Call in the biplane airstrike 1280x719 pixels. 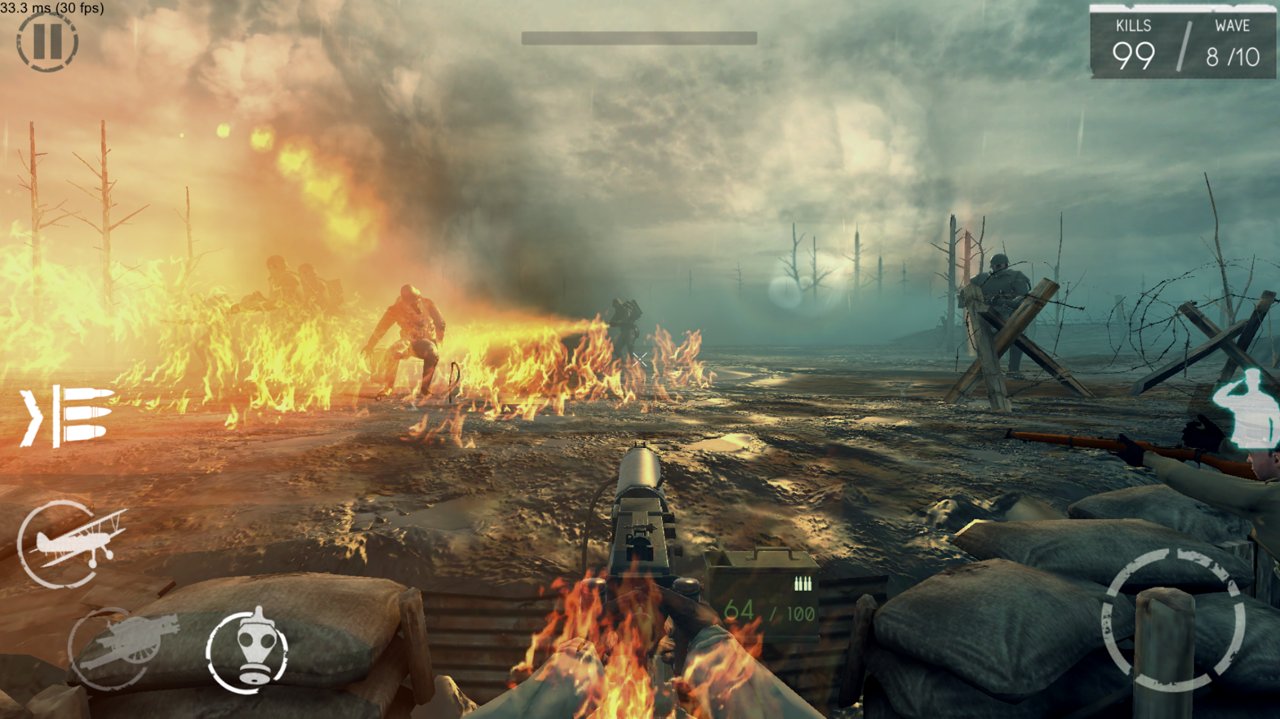(x=71, y=544)
